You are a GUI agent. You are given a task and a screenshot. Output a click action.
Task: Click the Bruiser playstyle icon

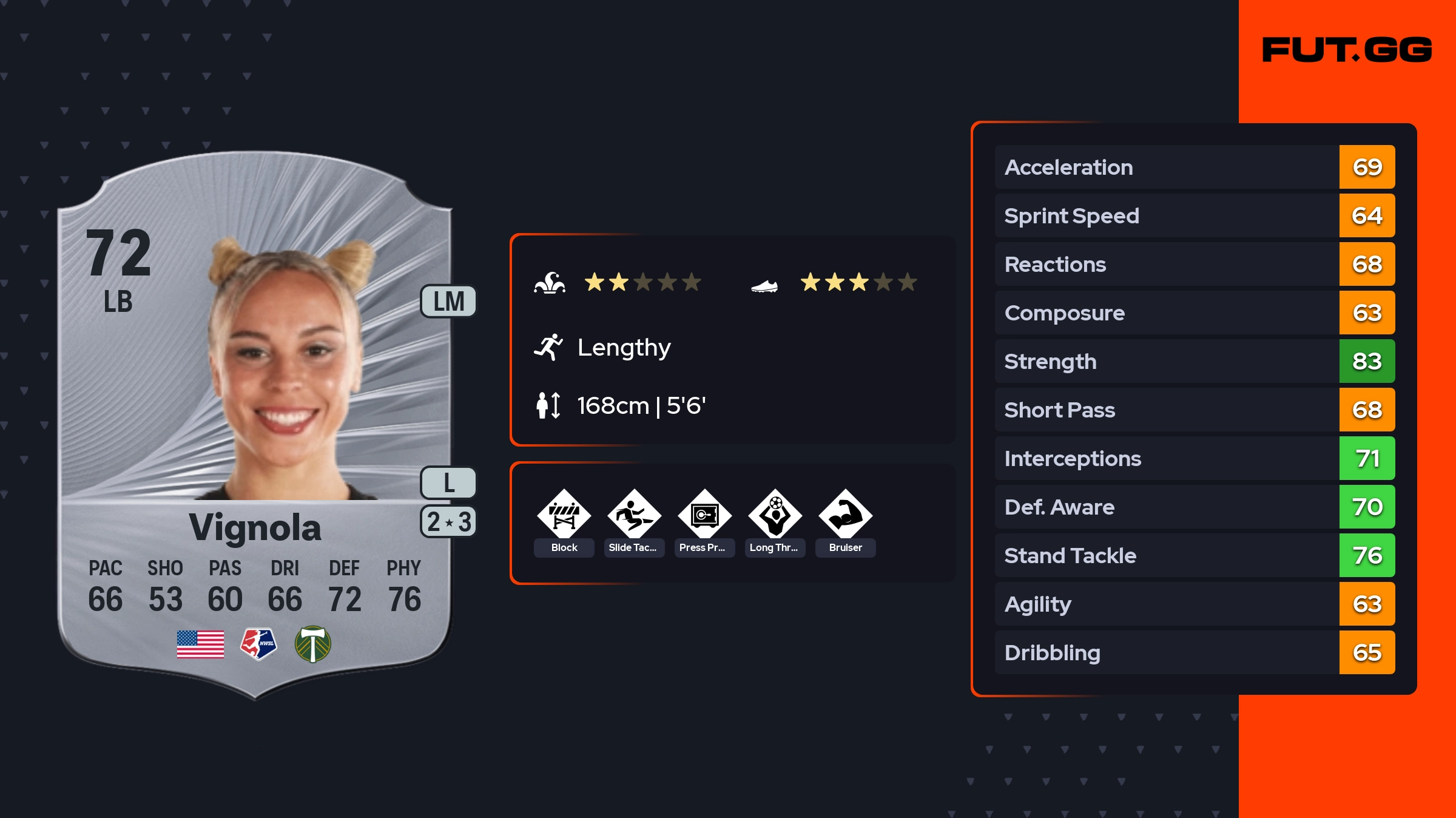click(845, 515)
